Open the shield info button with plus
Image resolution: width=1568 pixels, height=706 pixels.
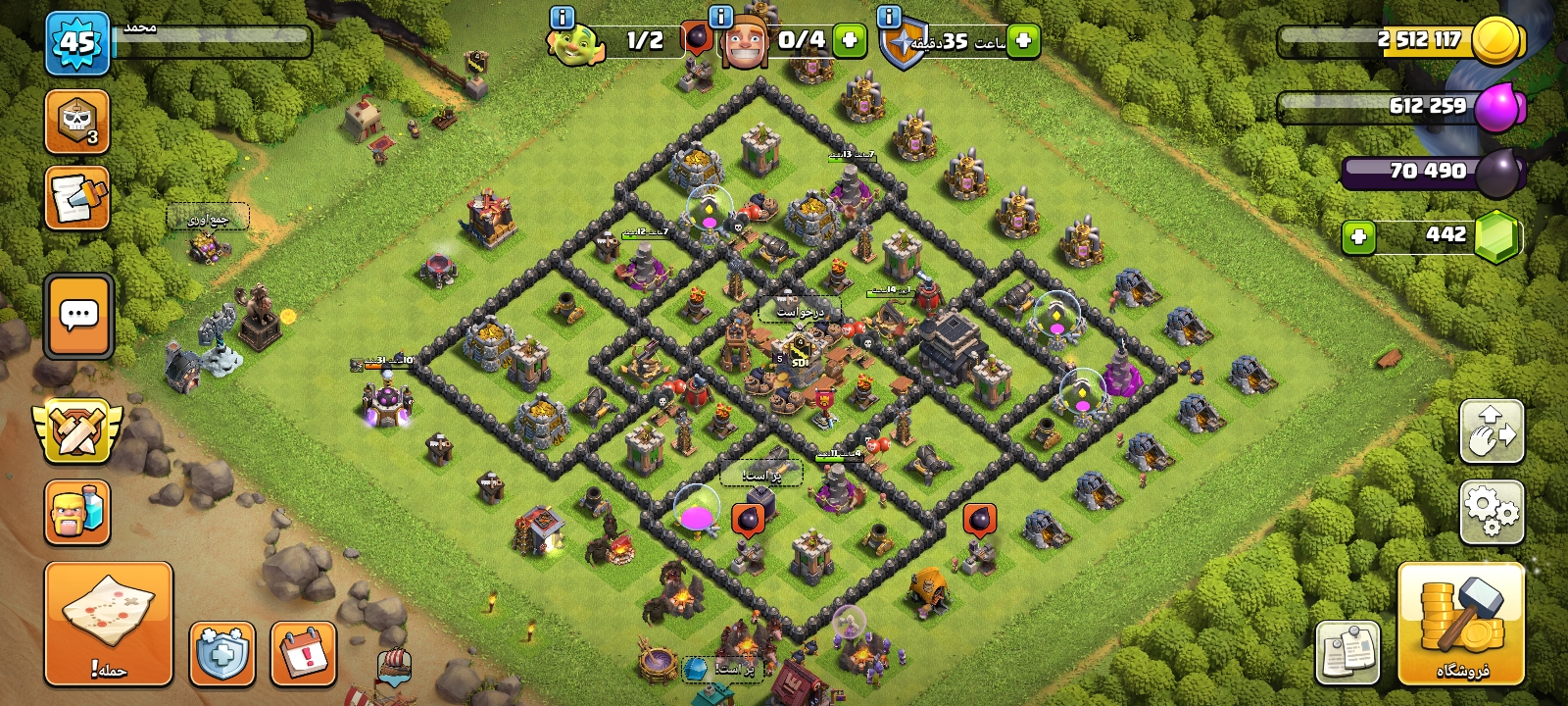[222, 653]
